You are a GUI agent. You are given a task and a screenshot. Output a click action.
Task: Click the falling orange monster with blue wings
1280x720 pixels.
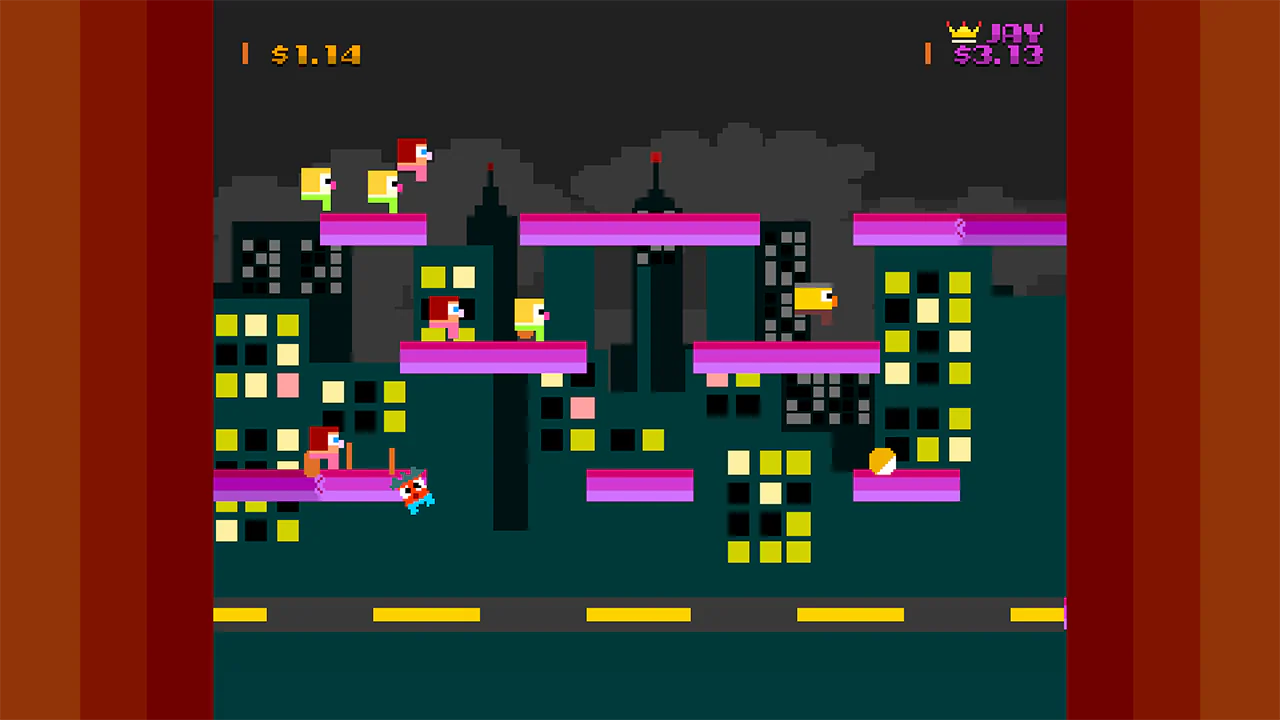(413, 490)
